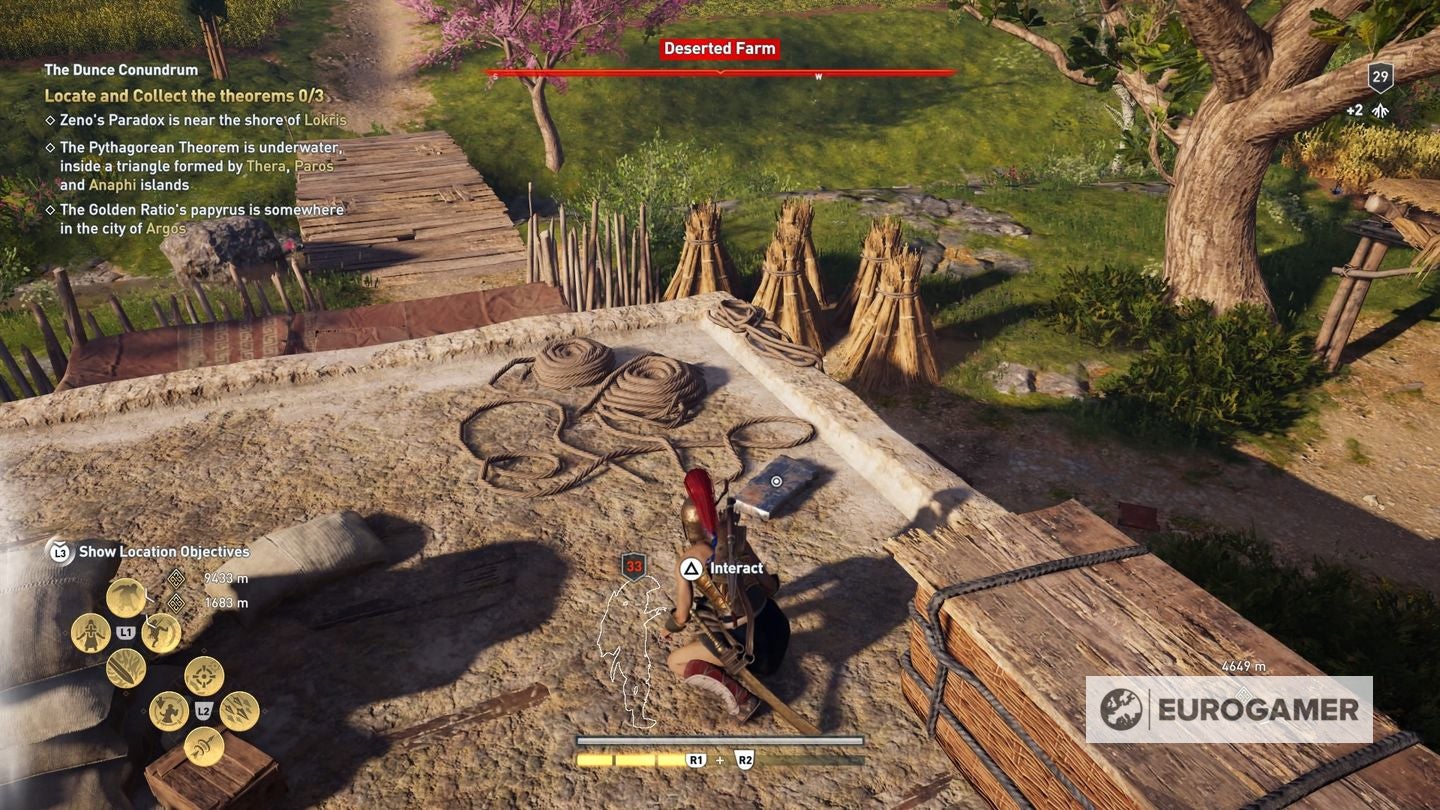Click the quest objective diamond marker at 9433 m
The height and width of the screenshot is (810, 1440).
coord(175,579)
